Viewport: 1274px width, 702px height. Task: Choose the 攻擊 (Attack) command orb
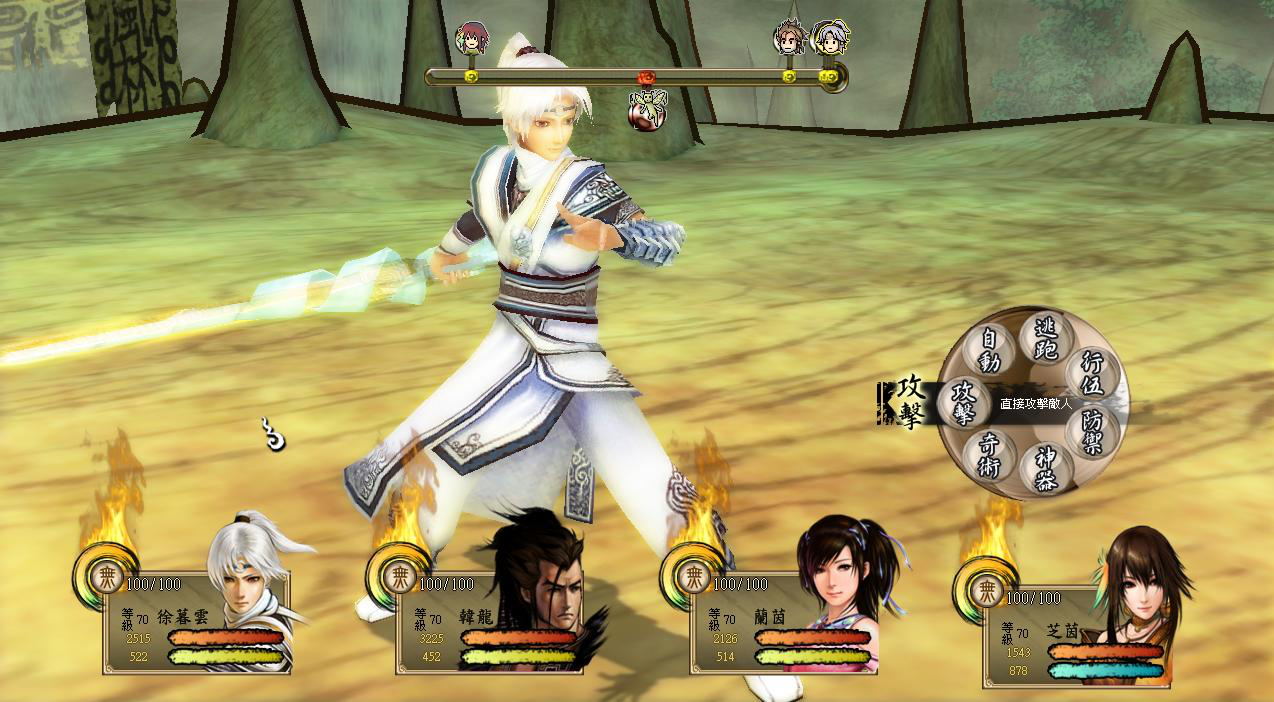pos(964,402)
